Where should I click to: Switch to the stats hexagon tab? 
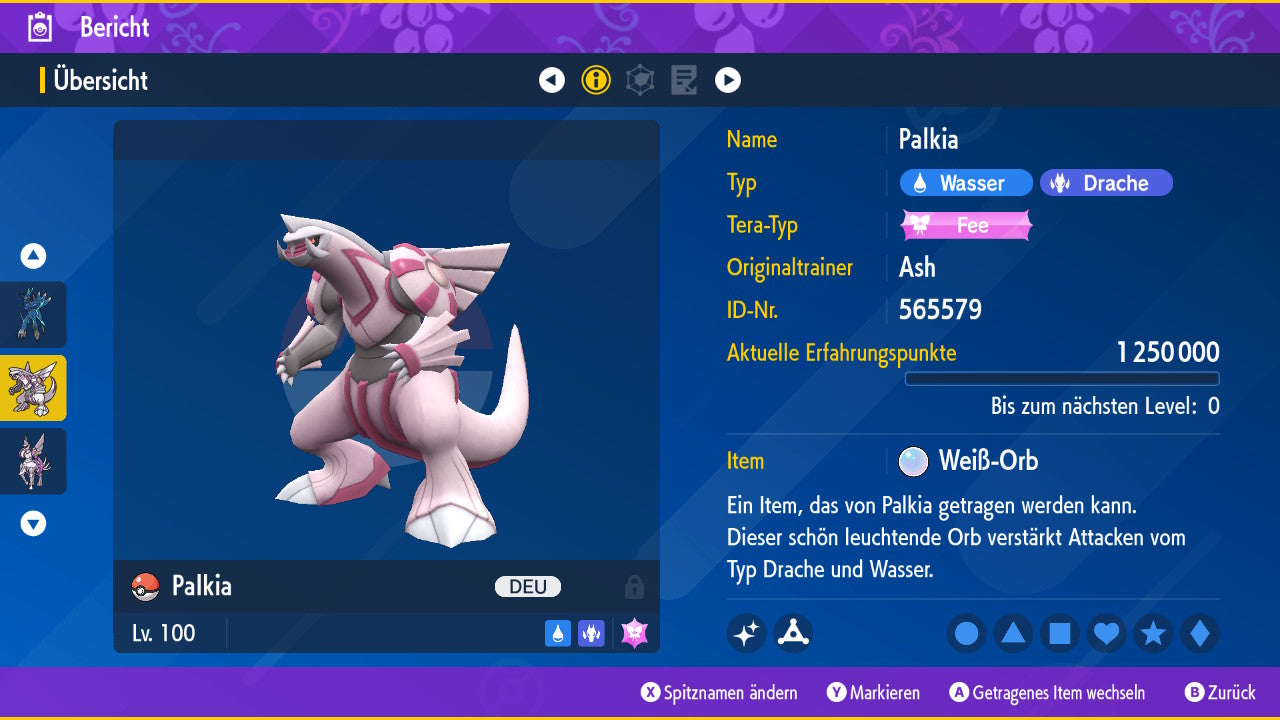640,80
